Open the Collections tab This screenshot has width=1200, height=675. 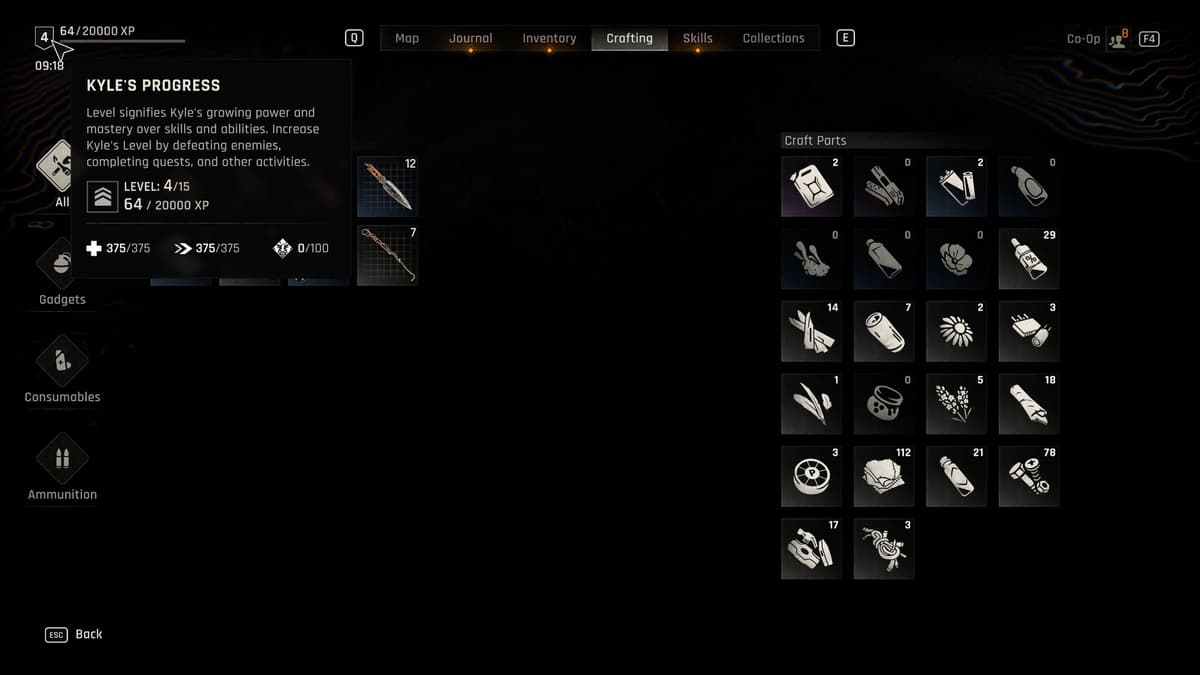point(773,38)
